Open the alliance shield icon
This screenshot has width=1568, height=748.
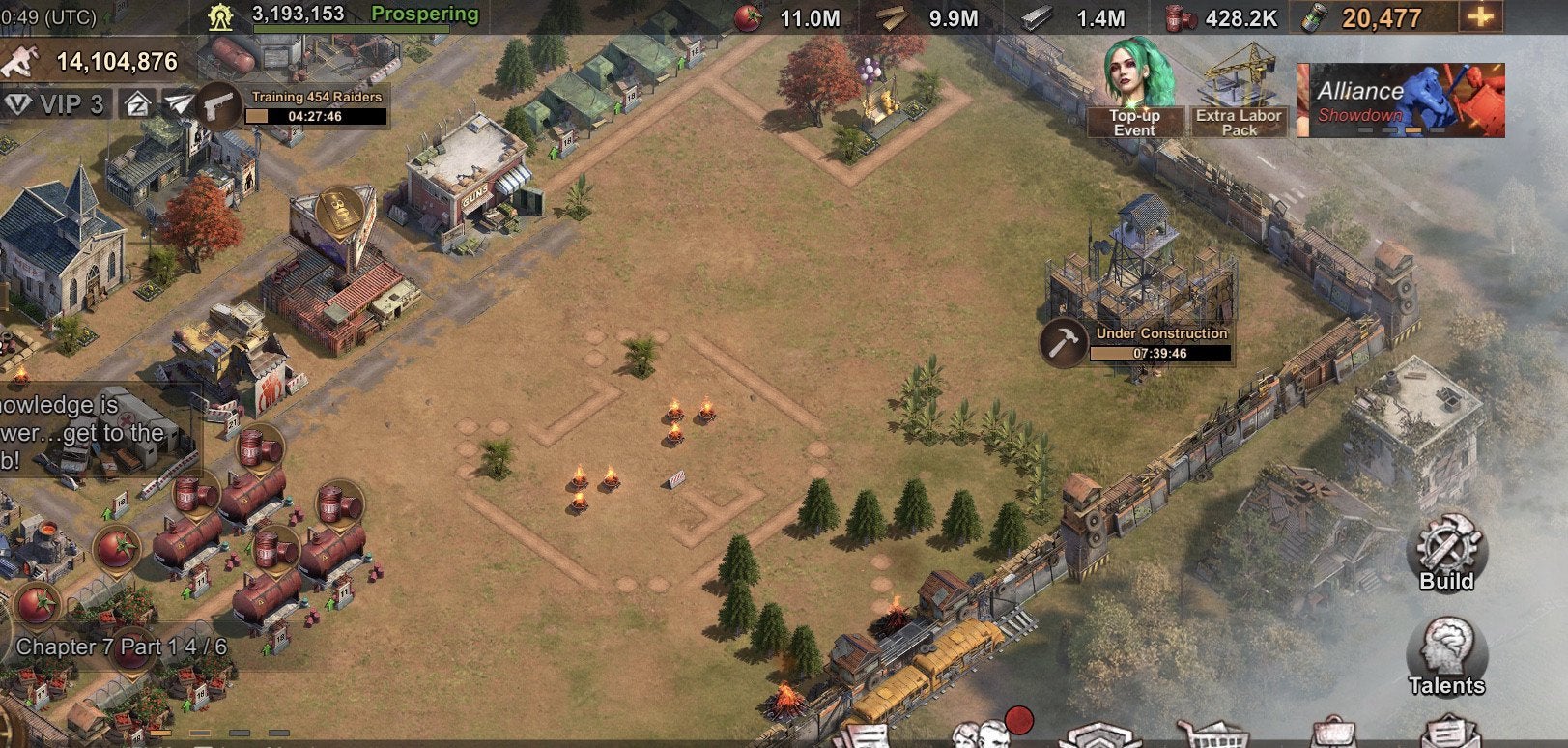tap(1101, 736)
